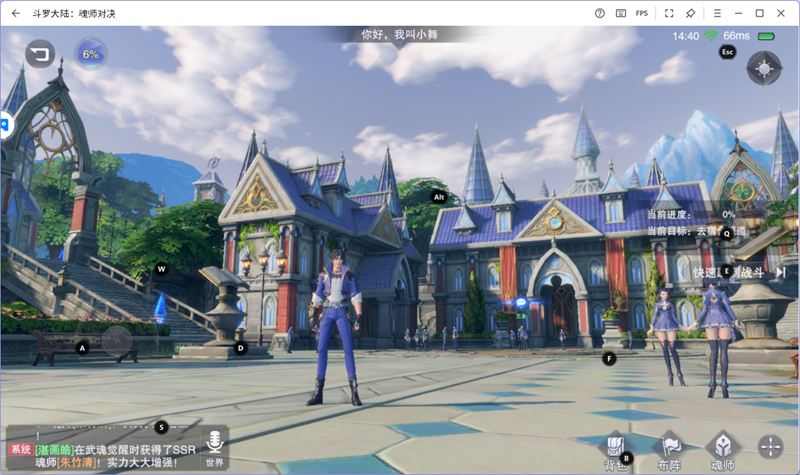This screenshot has width=800, height=475.
Task: Open the 6% progress orb
Action: (x=91, y=53)
